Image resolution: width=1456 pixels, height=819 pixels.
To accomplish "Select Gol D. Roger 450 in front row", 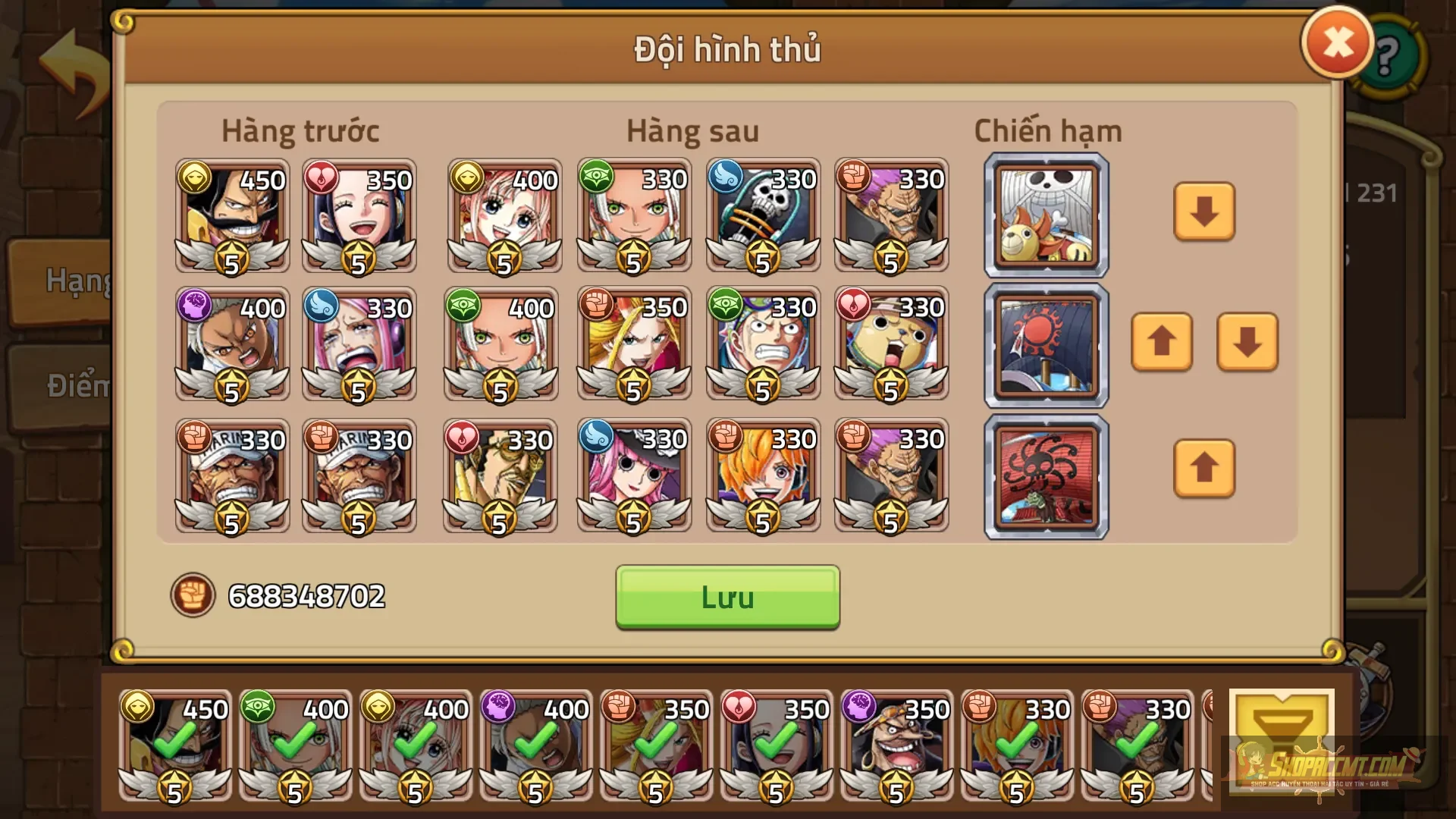I will (x=231, y=216).
